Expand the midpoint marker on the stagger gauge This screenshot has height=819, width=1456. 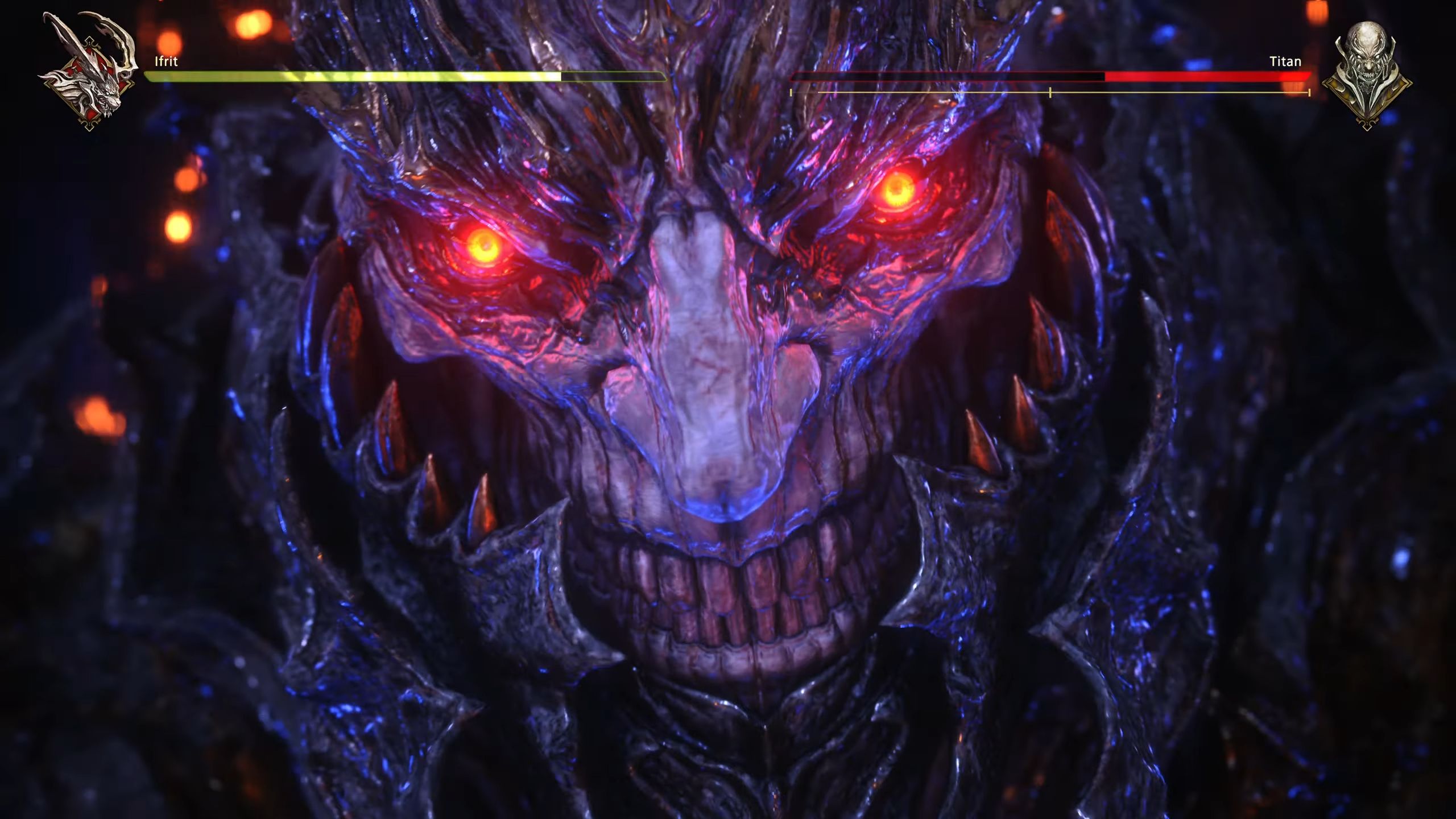(x=1050, y=92)
